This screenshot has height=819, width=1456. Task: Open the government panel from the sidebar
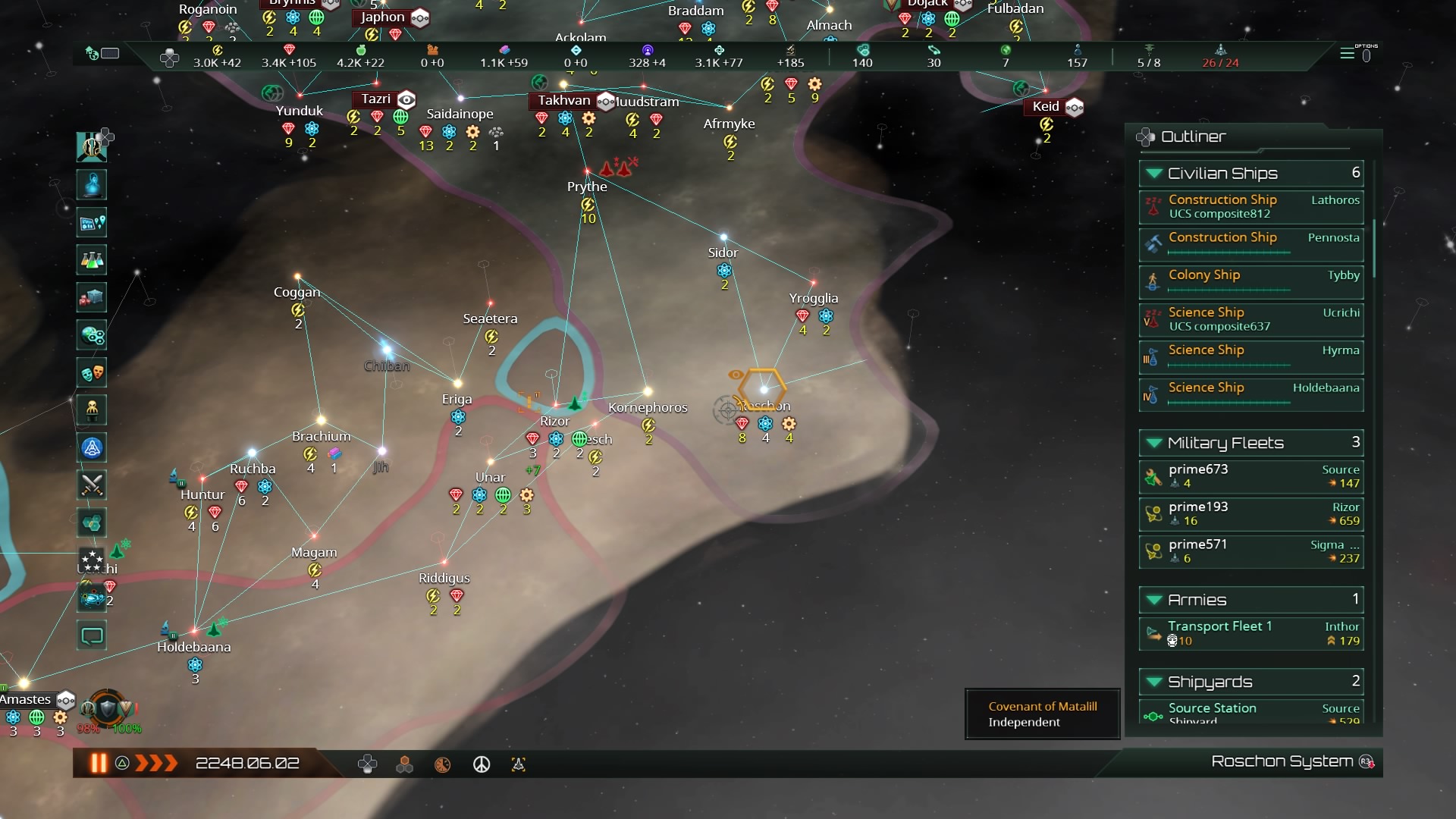click(x=91, y=146)
